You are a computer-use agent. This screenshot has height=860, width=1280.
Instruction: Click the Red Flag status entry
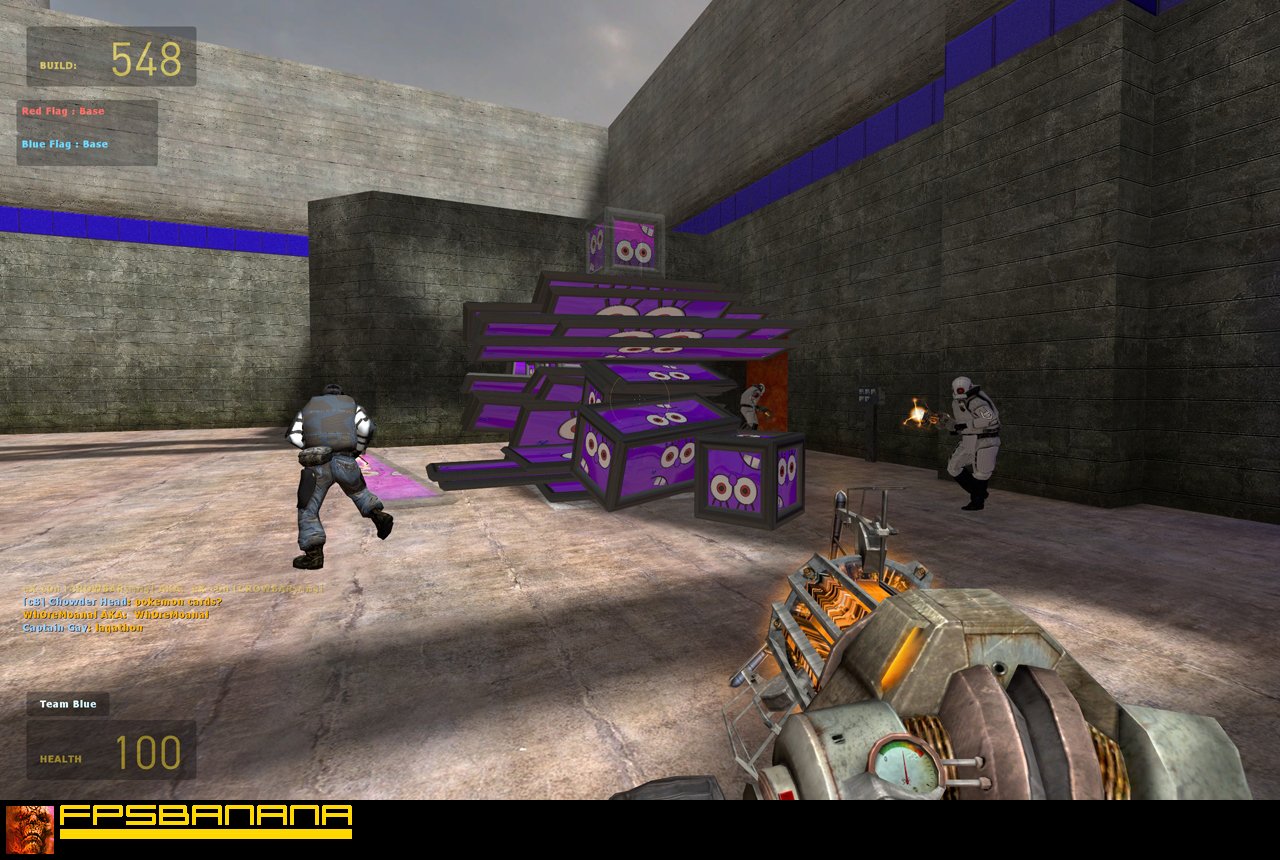click(x=63, y=112)
